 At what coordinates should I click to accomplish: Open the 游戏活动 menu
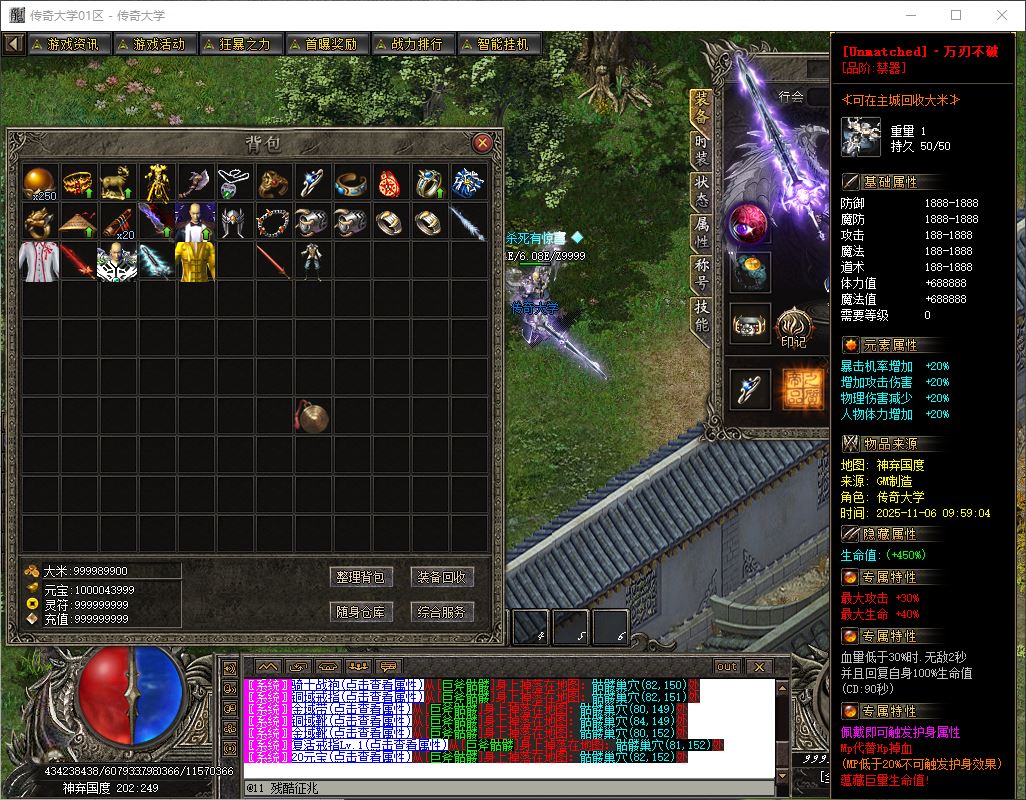pos(153,44)
